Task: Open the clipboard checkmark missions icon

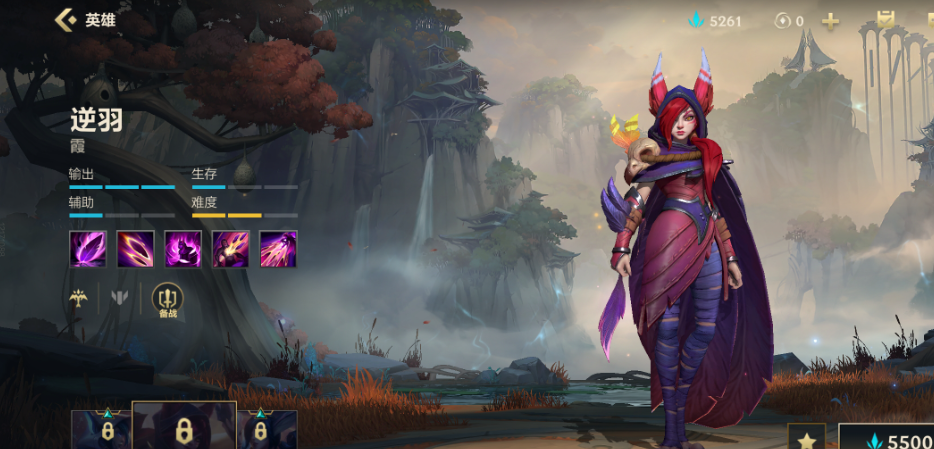Action: 885,20
